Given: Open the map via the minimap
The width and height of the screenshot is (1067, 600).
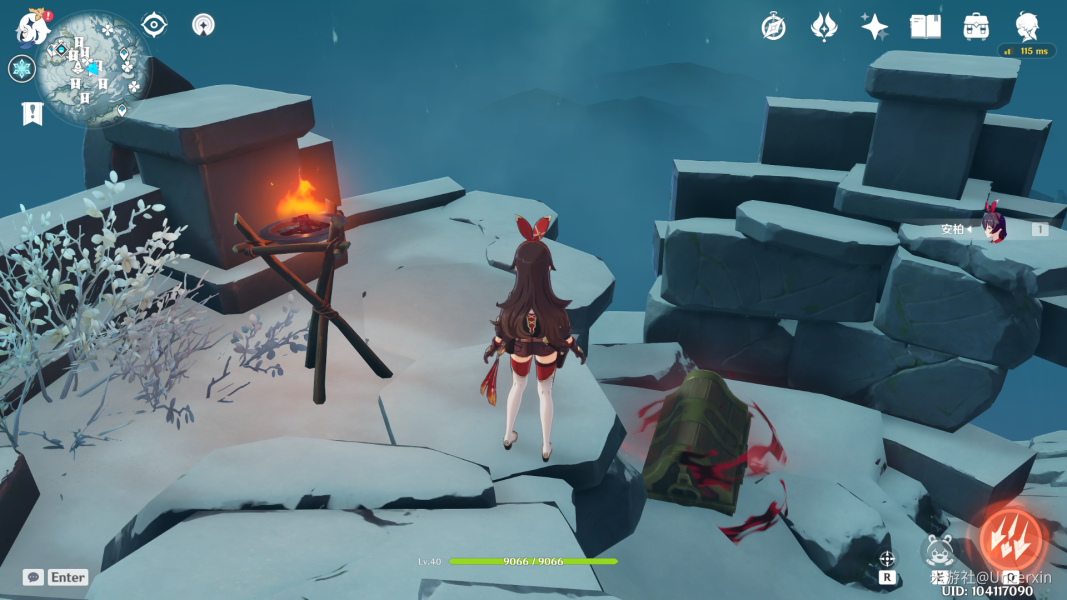Looking at the screenshot, I should pyautogui.click(x=94, y=69).
